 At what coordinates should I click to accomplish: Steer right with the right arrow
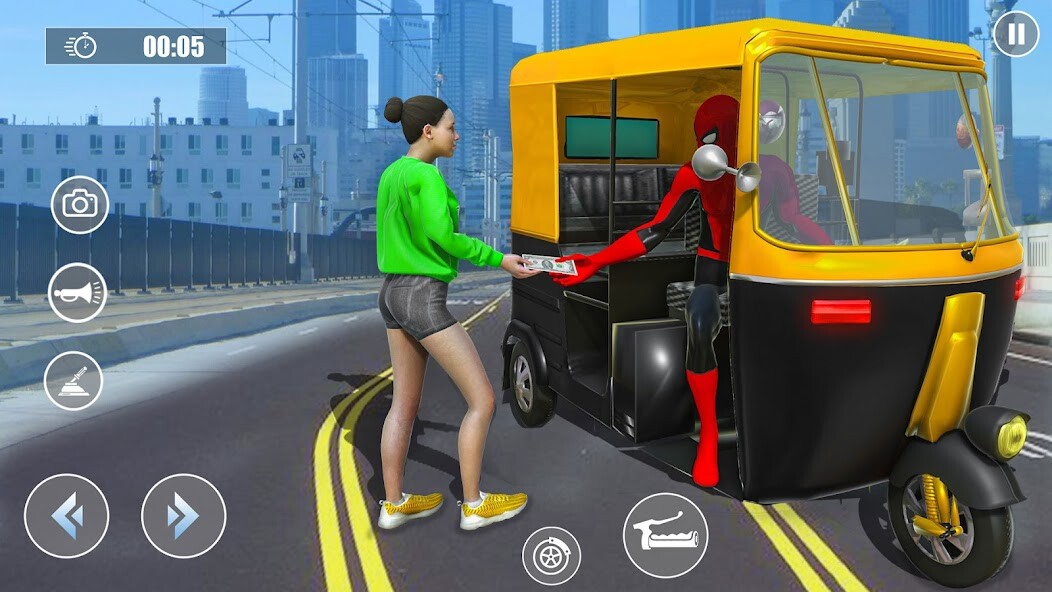pos(183,516)
